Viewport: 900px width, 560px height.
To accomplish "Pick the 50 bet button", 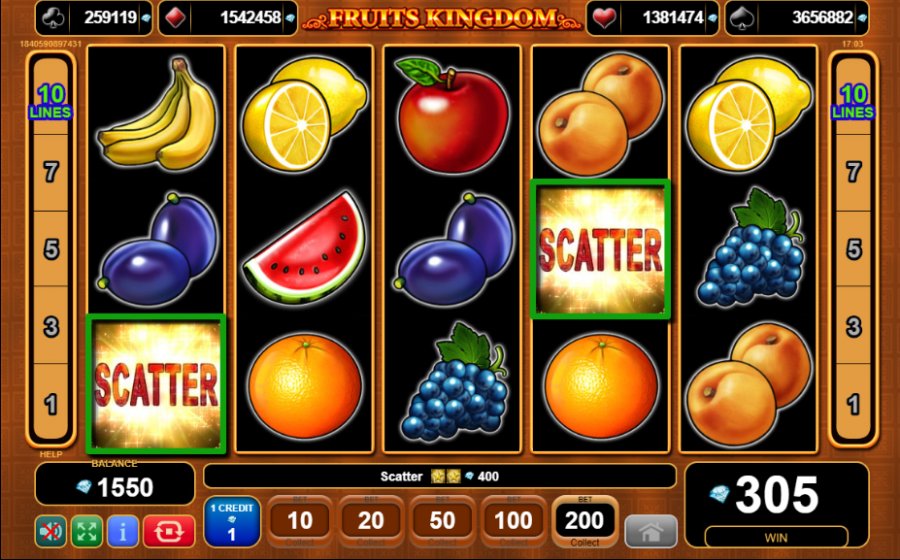I will coord(442,521).
